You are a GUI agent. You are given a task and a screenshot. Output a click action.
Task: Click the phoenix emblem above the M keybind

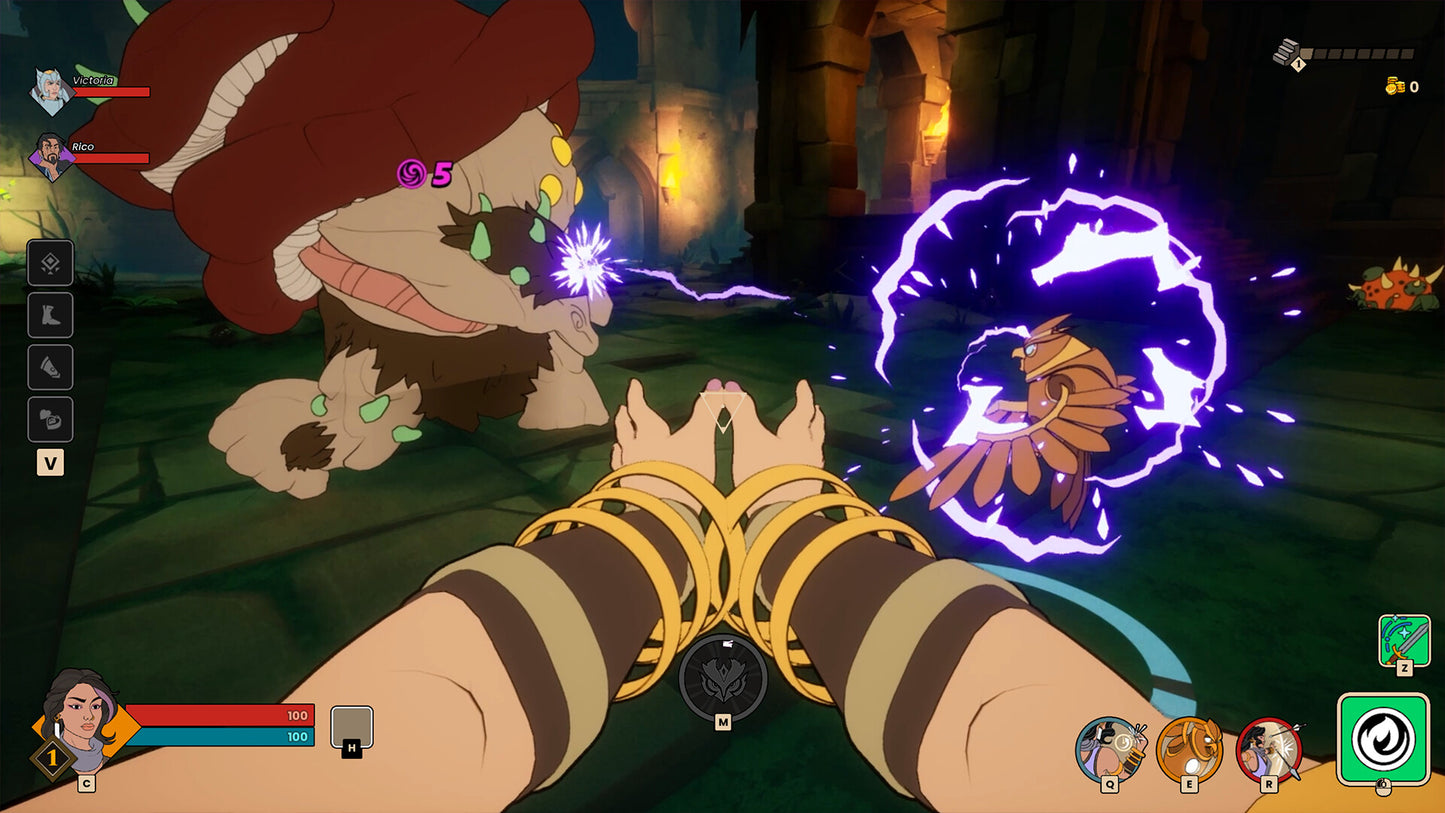[724, 679]
